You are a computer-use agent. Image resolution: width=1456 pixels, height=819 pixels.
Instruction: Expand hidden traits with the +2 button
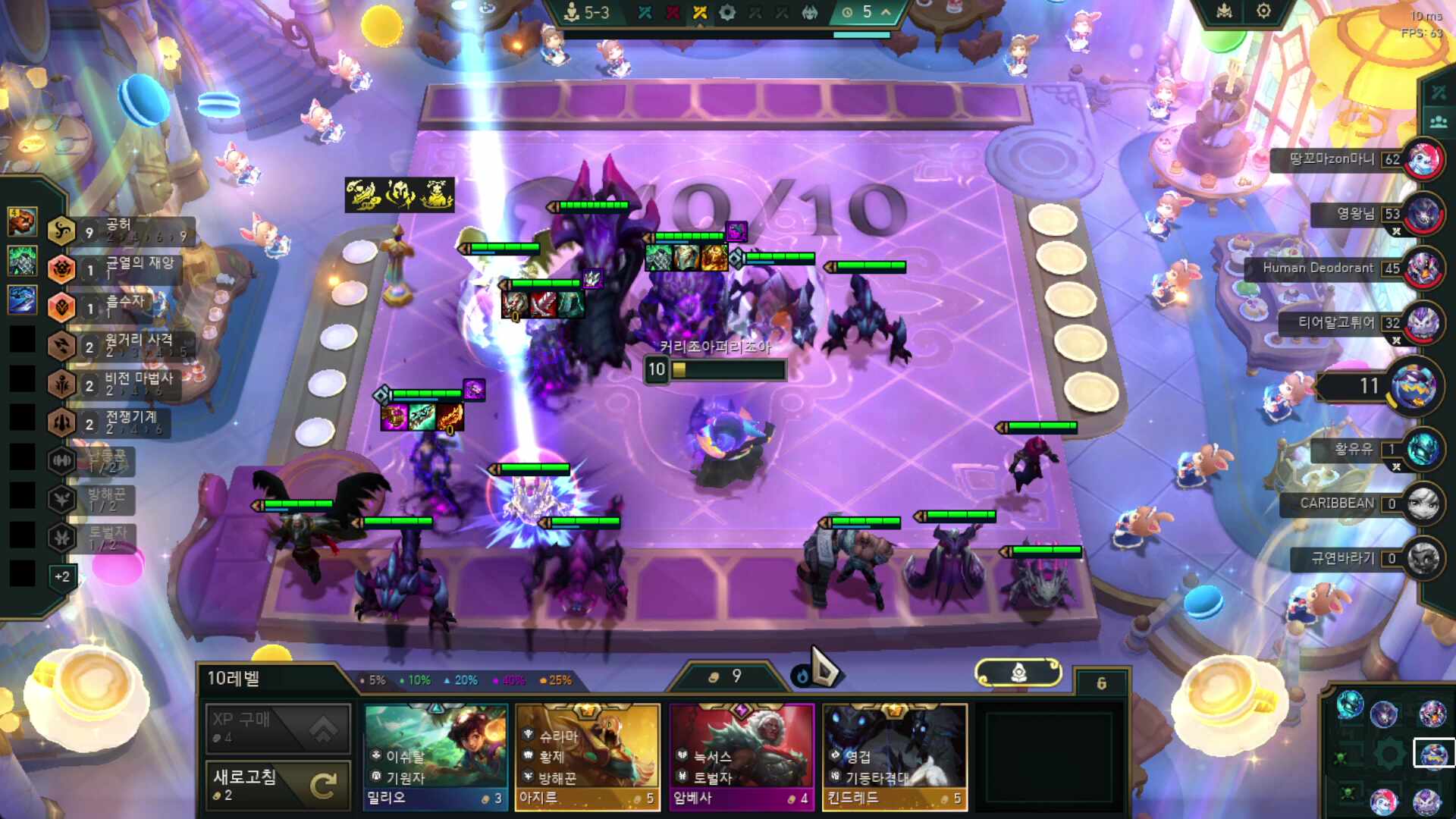[62, 577]
